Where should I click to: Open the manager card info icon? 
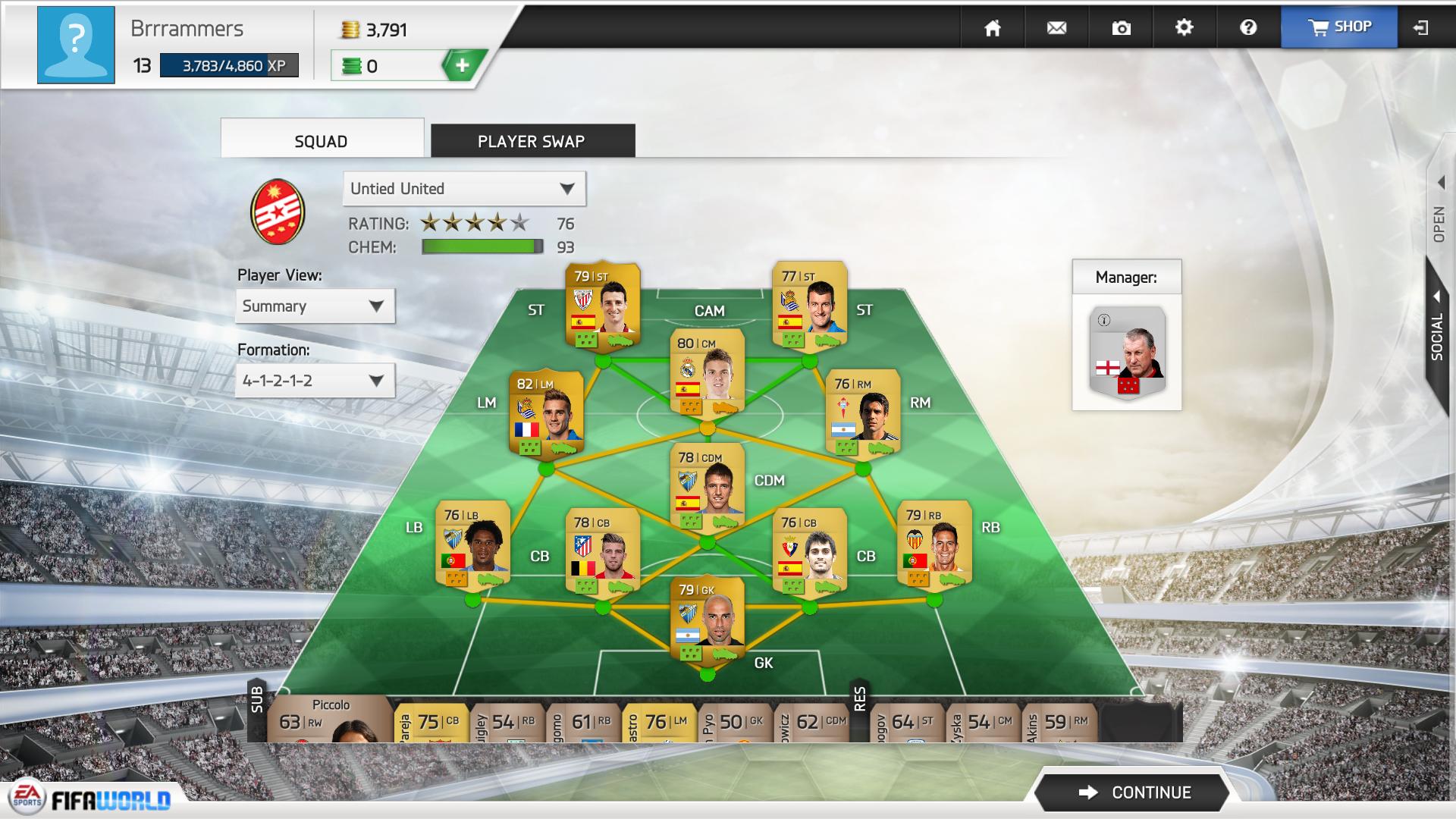1105,319
